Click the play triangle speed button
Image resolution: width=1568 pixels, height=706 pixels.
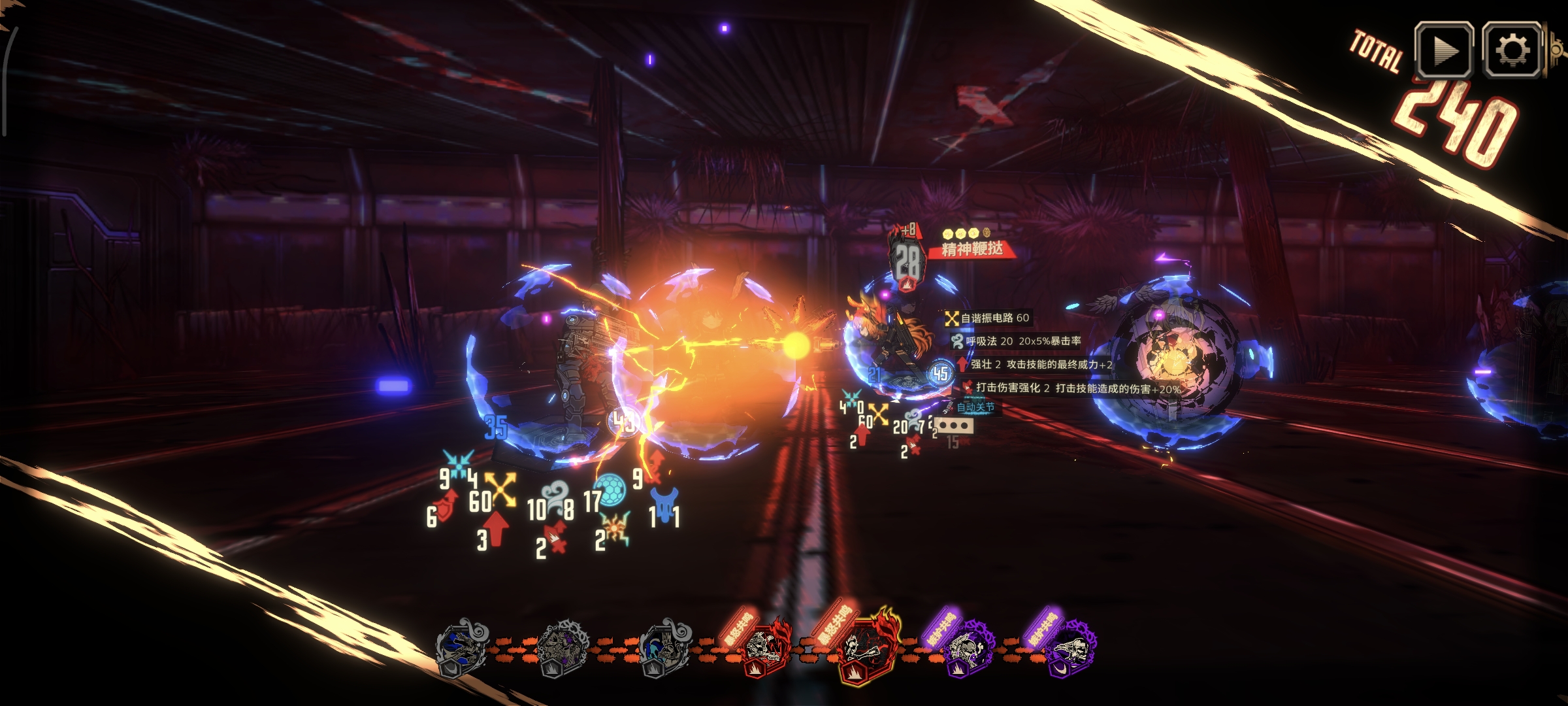pyautogui.click(x=1444, y=50)
